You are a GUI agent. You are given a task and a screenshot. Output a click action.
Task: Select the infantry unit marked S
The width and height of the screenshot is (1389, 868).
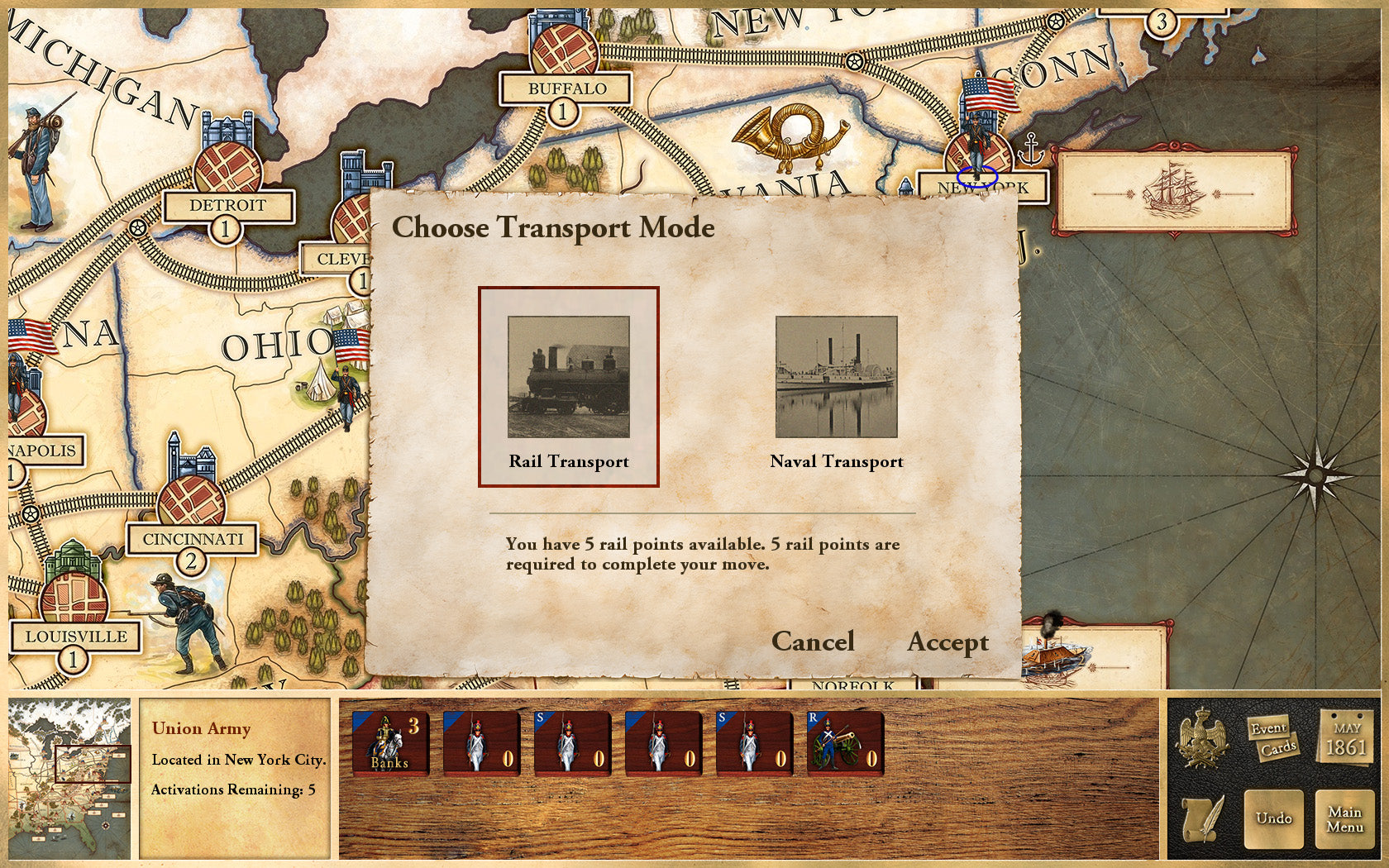tap(573, 744)
